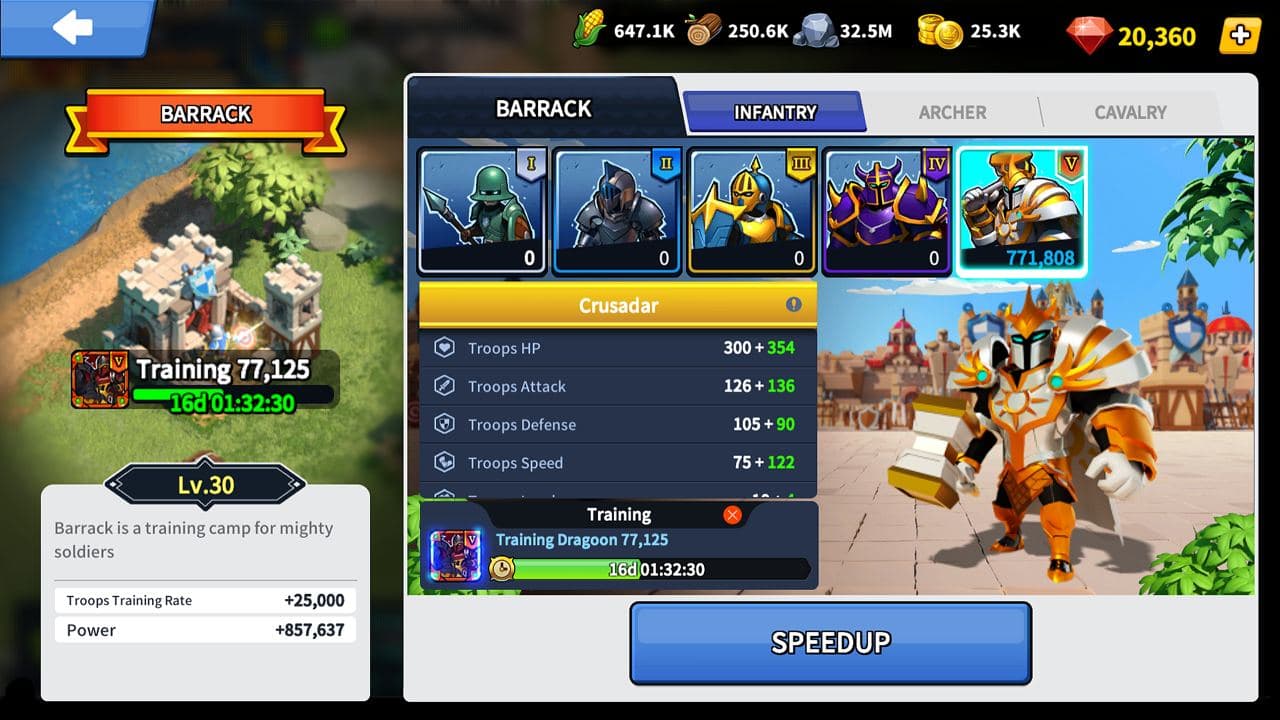The height and width of the screenshot is (720, 1280).
Task: Select the INFANTRY tab
Action: click(x=776, y=112)
